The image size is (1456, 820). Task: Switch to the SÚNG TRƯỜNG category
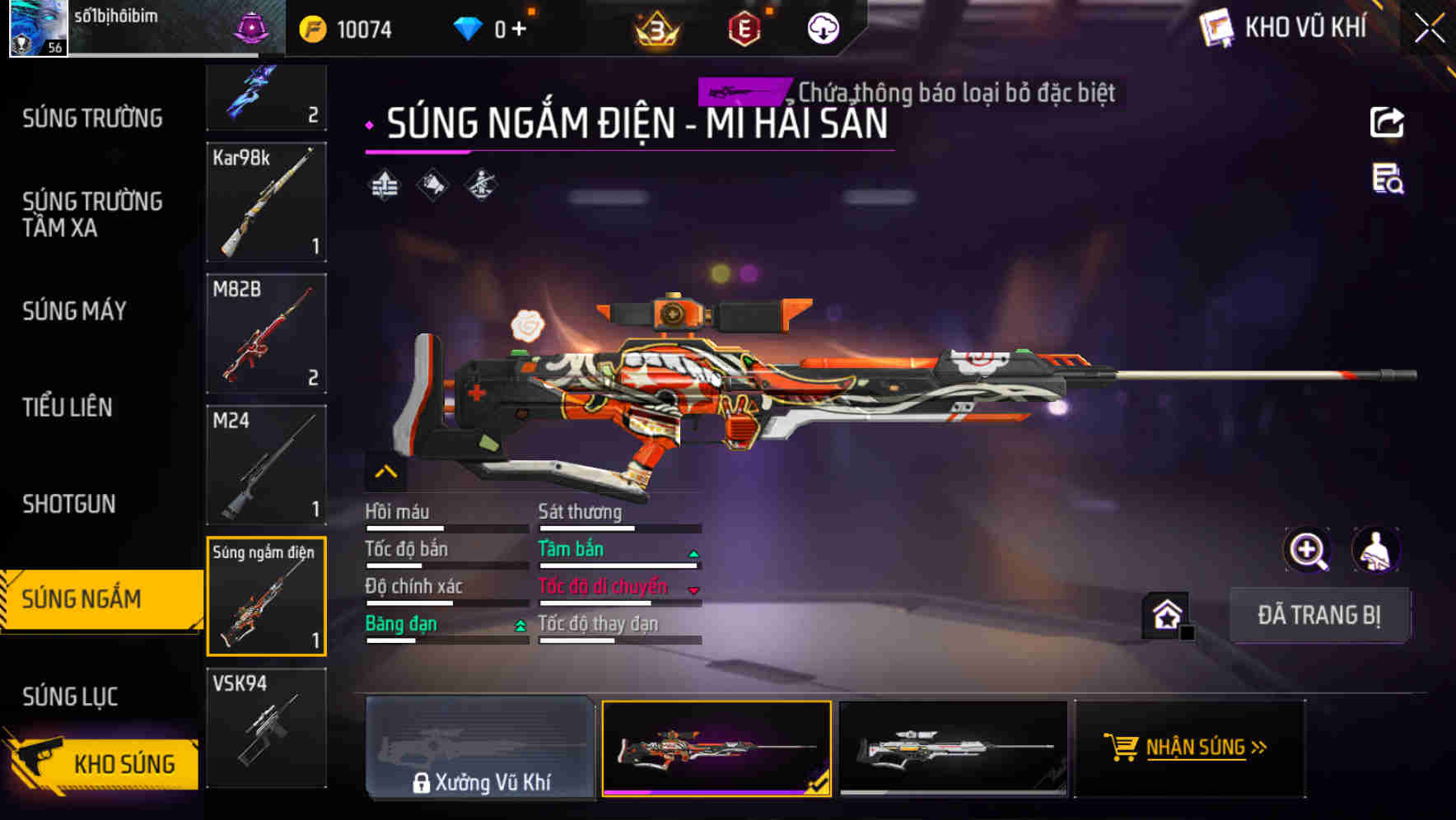pyautogui.click(x=92, y=119)
